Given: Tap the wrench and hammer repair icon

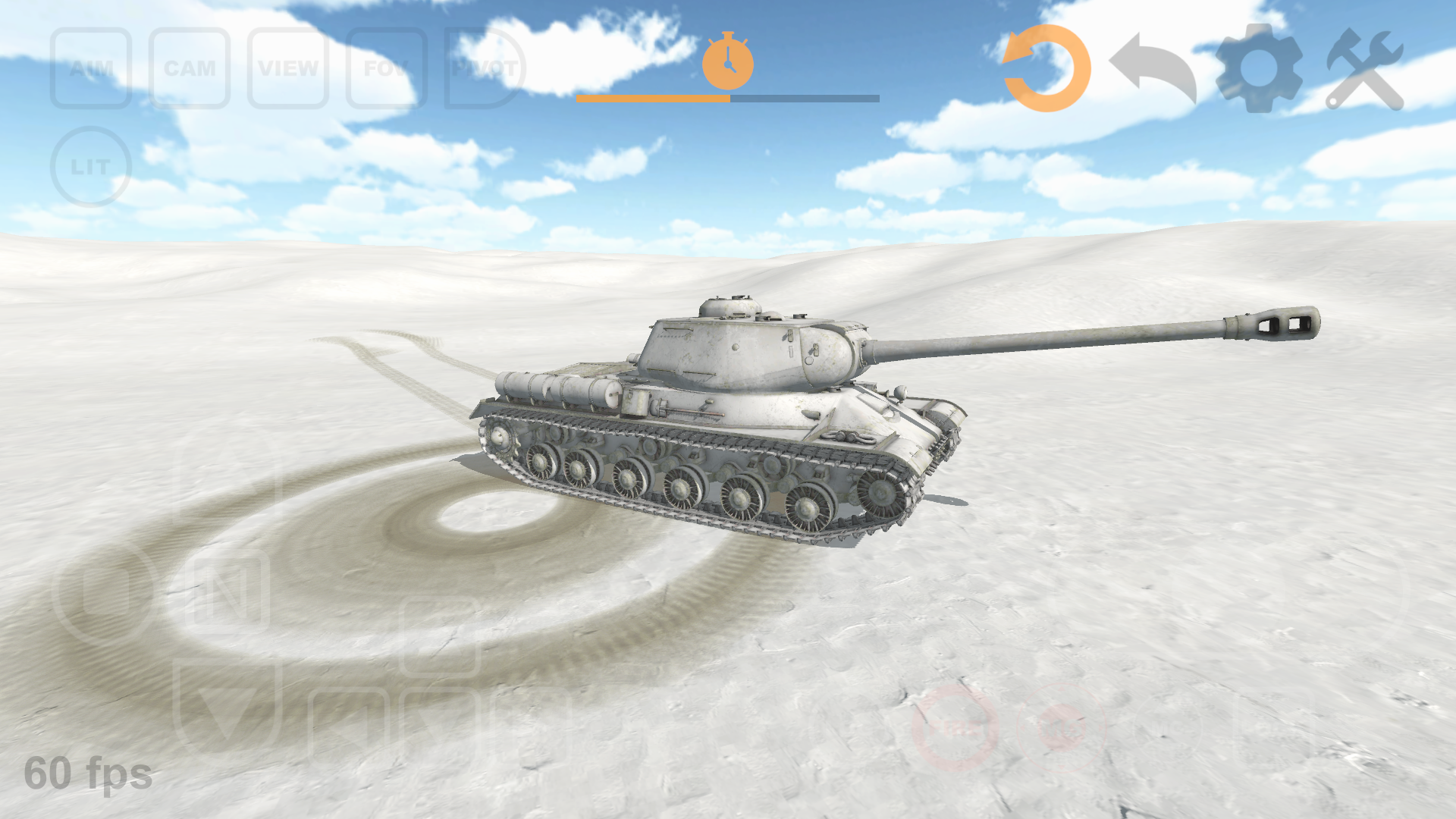Looking at the screenshot, I should point(1365,67).
